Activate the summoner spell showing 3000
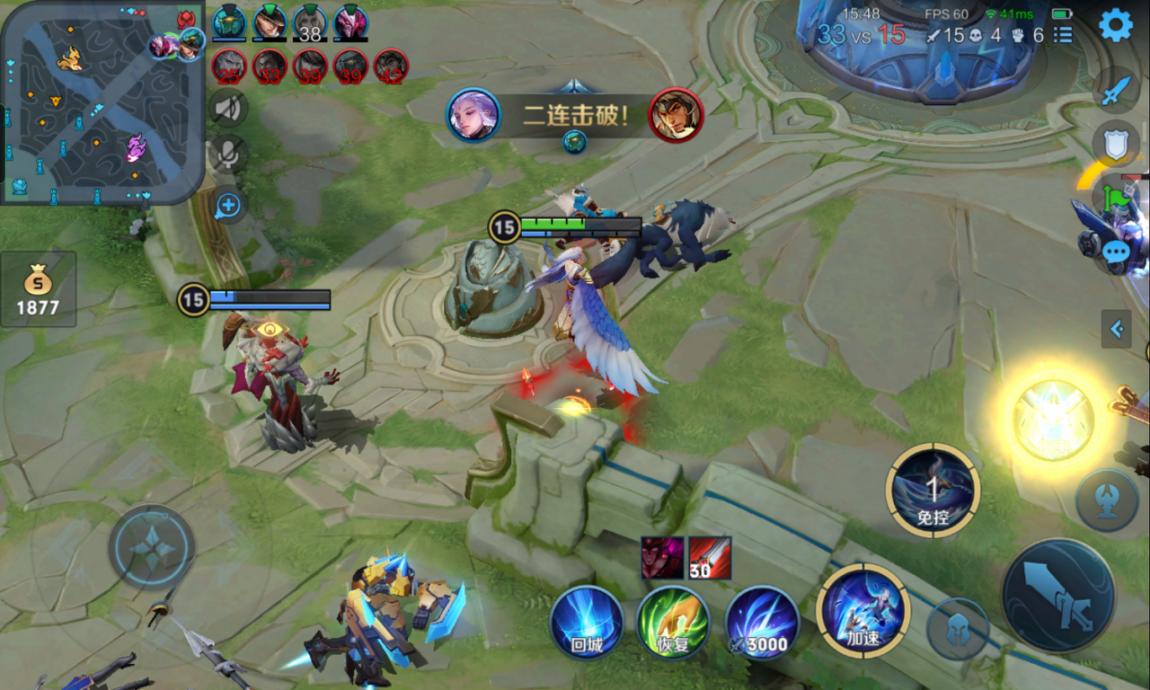 (762, 622)
